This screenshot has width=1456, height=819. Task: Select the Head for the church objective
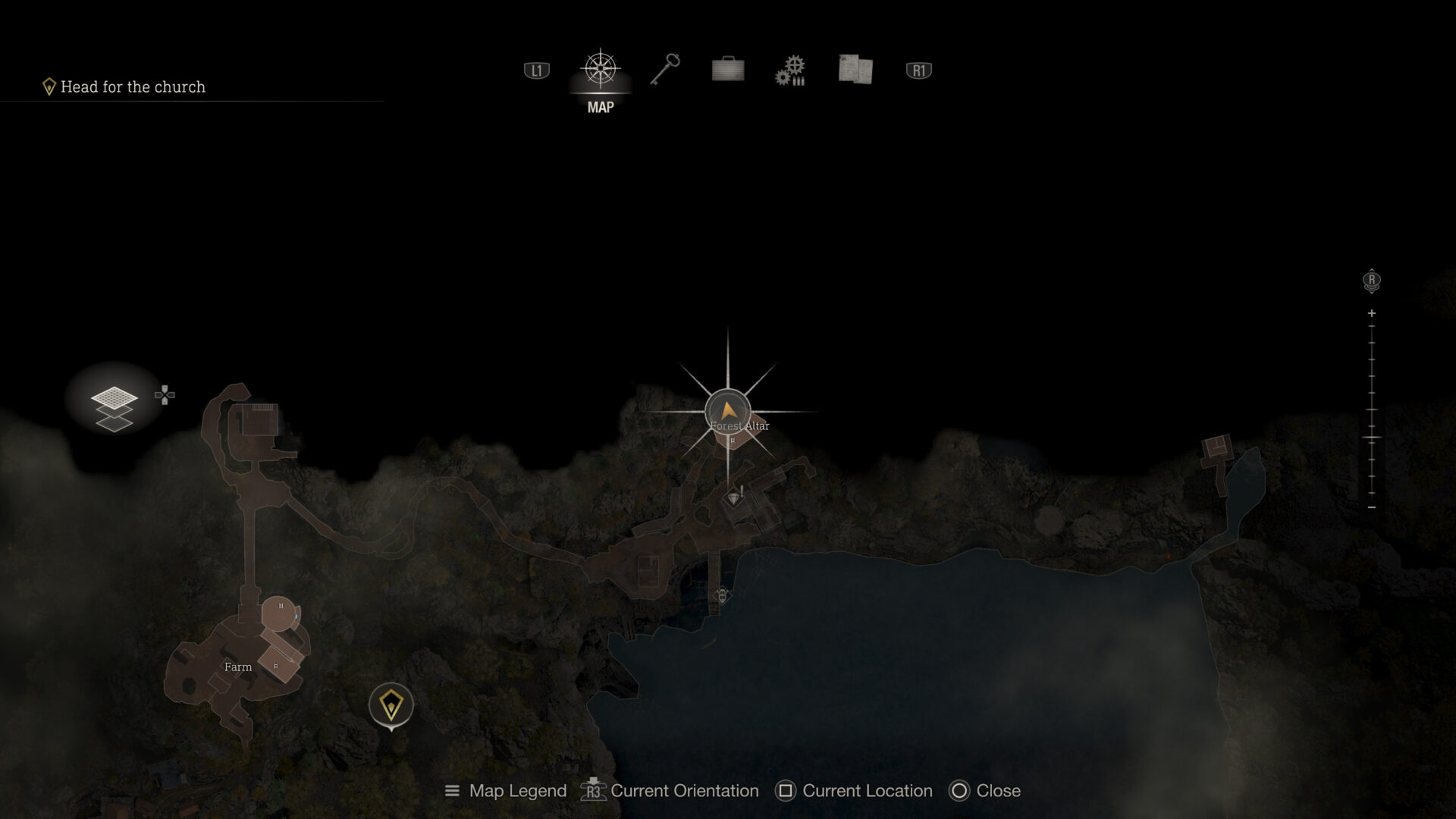[132, 86]
